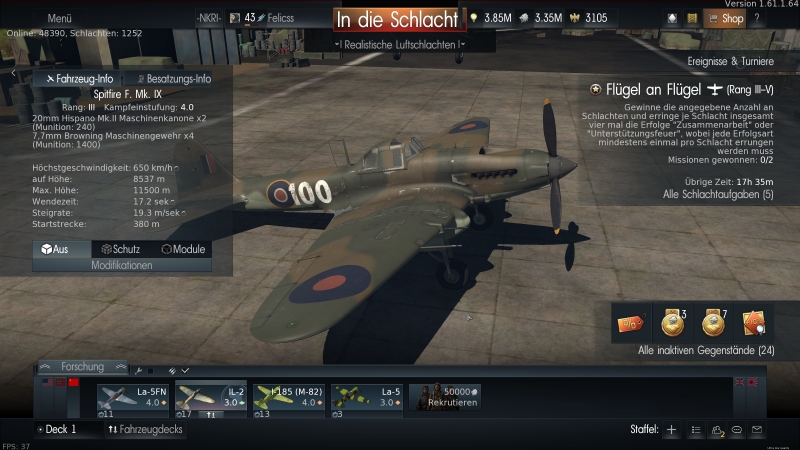This screenshot has height=450, width=800.
Task: Select the Module x-ray view
Action: click(x=183, y=249)
